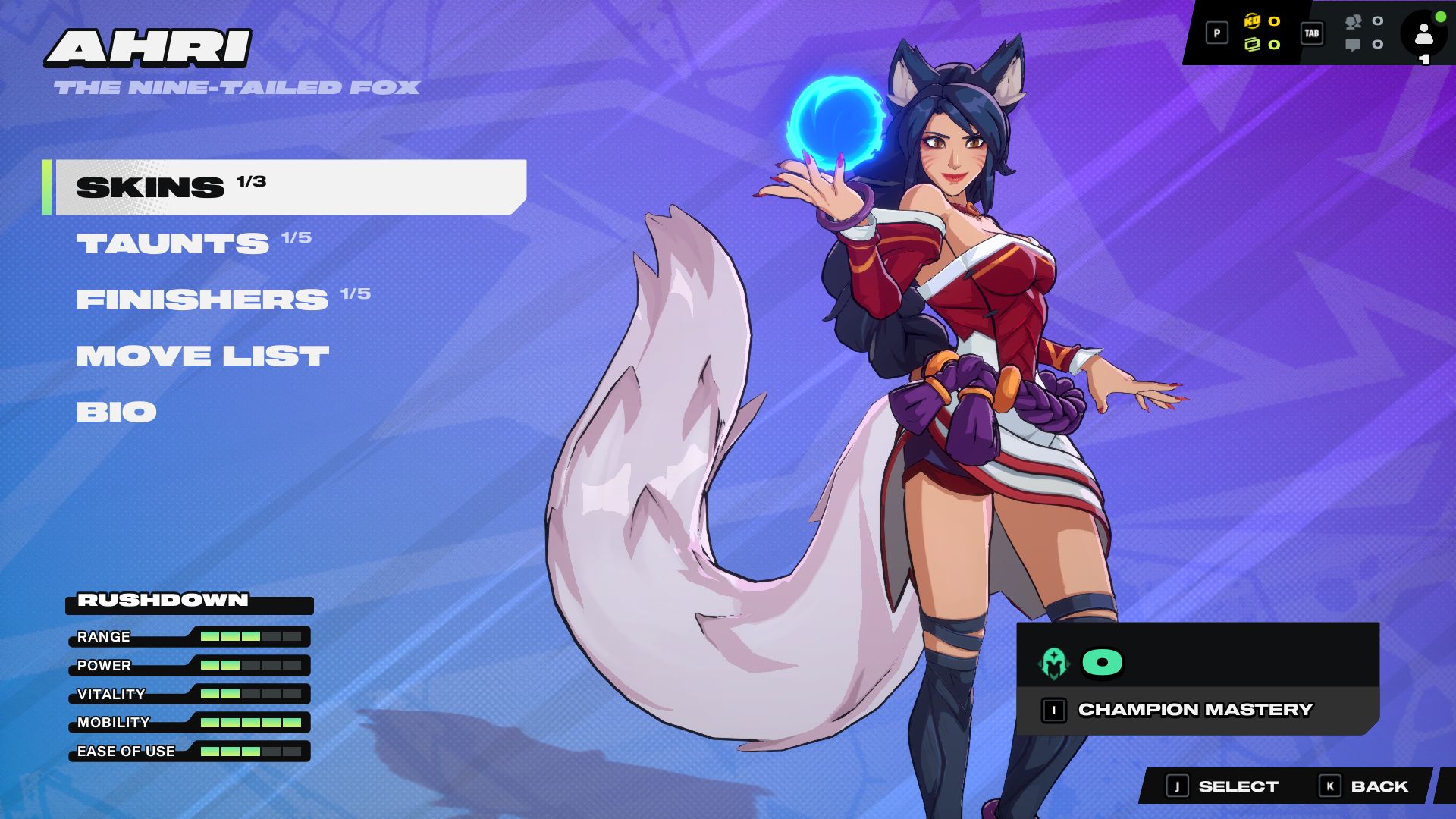This screenshot has width=1456, height=819.
Task: Show Ahri's Bio
Action: pos(116,412)
